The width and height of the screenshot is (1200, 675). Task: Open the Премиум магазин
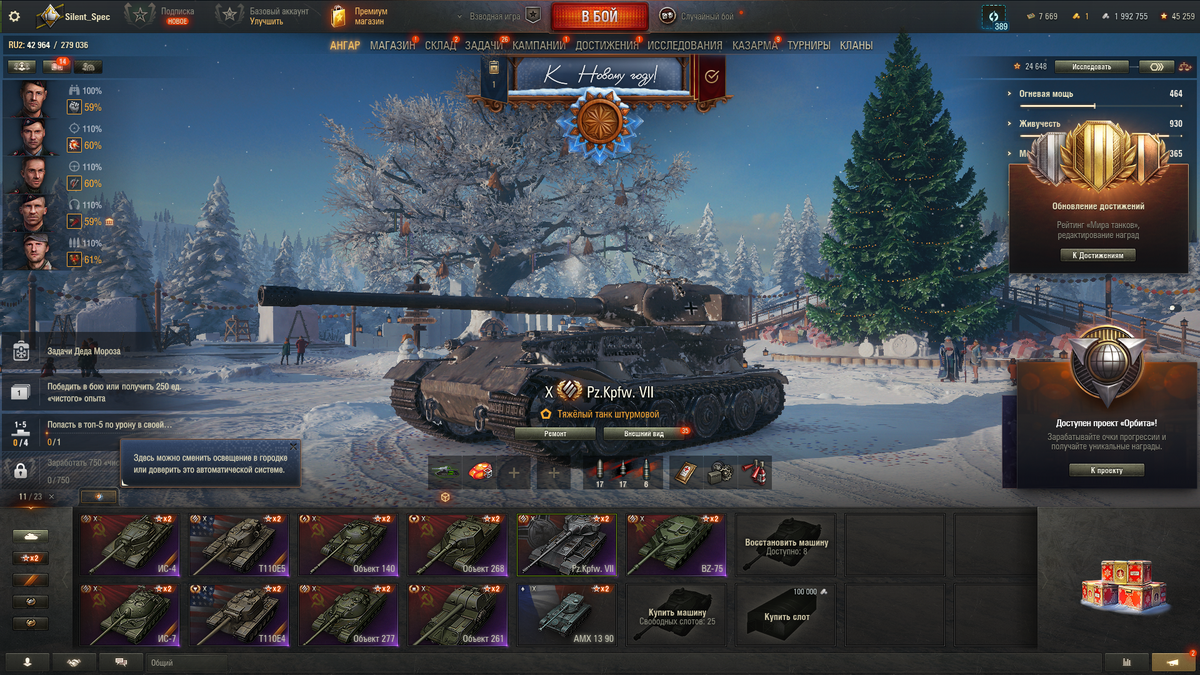tap(361, 16)
